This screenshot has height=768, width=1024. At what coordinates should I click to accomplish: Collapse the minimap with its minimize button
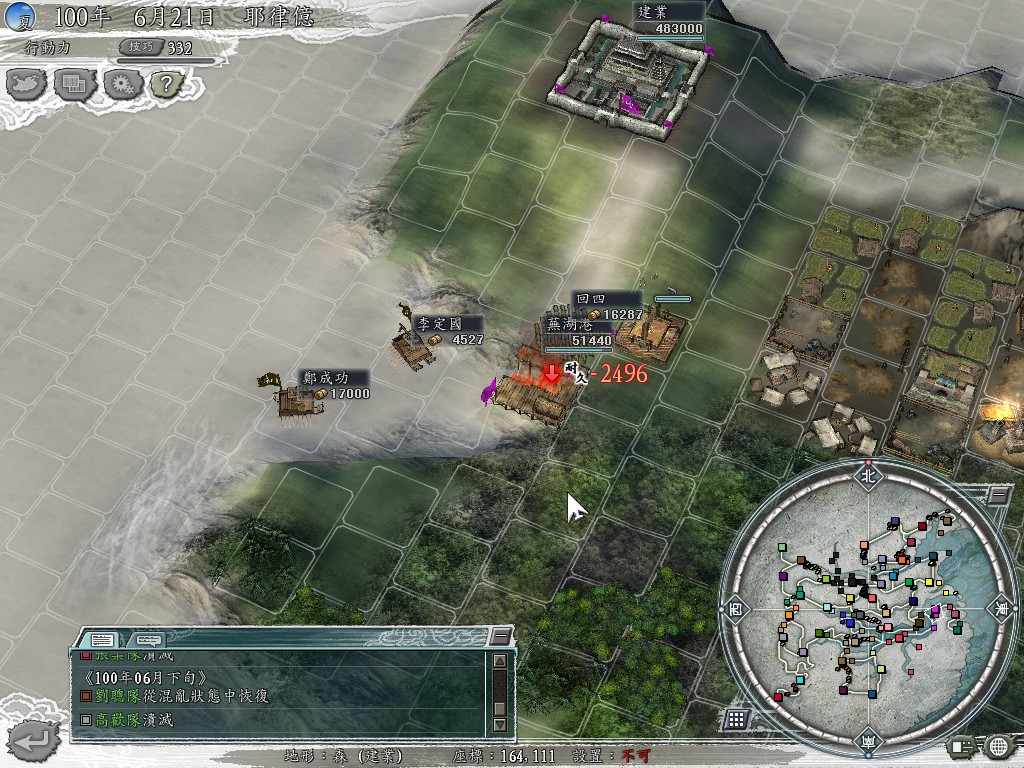pyautogui.click(x=998, y=494)
